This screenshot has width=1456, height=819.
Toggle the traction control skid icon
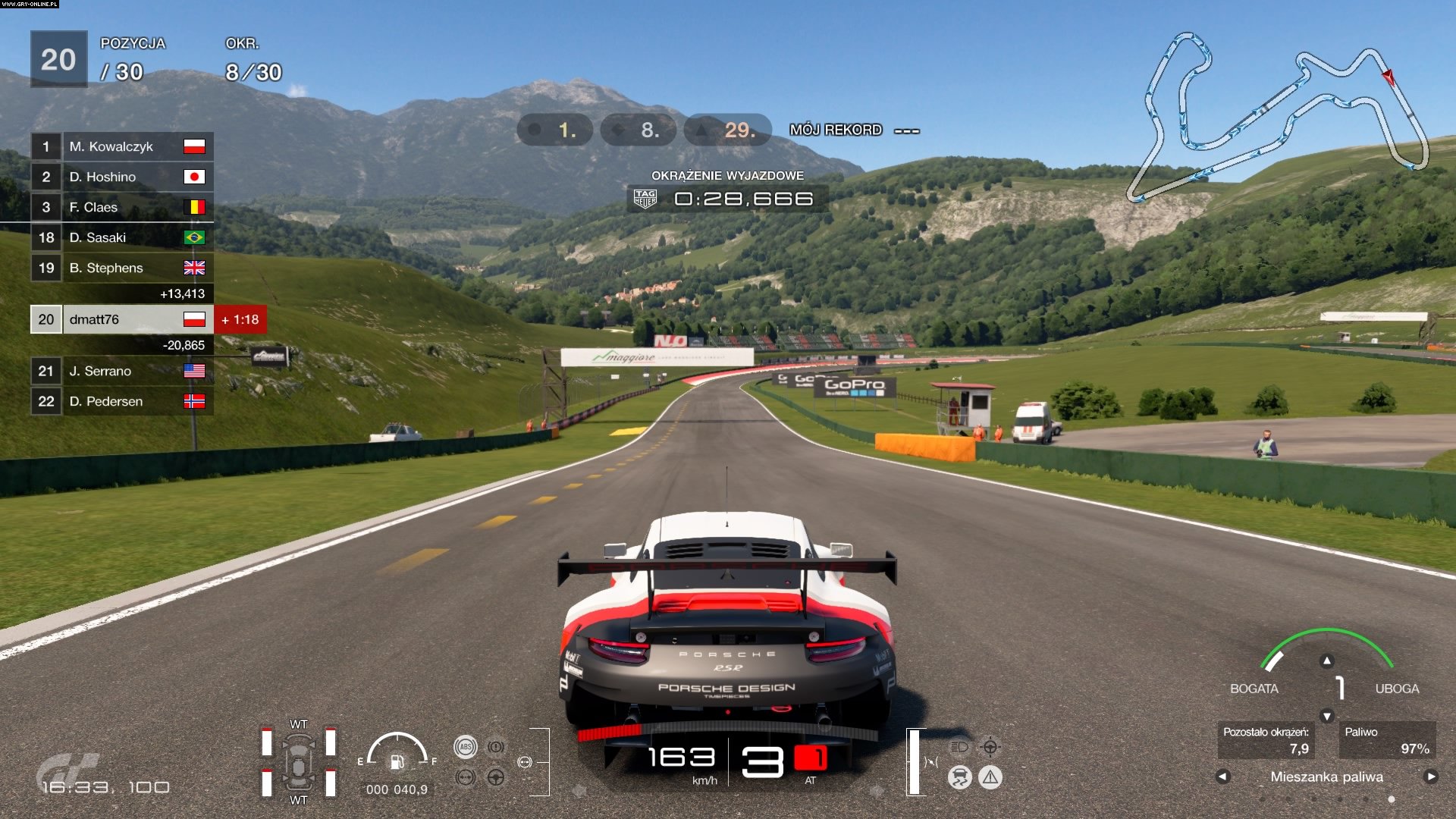click(x=960, y=777)
